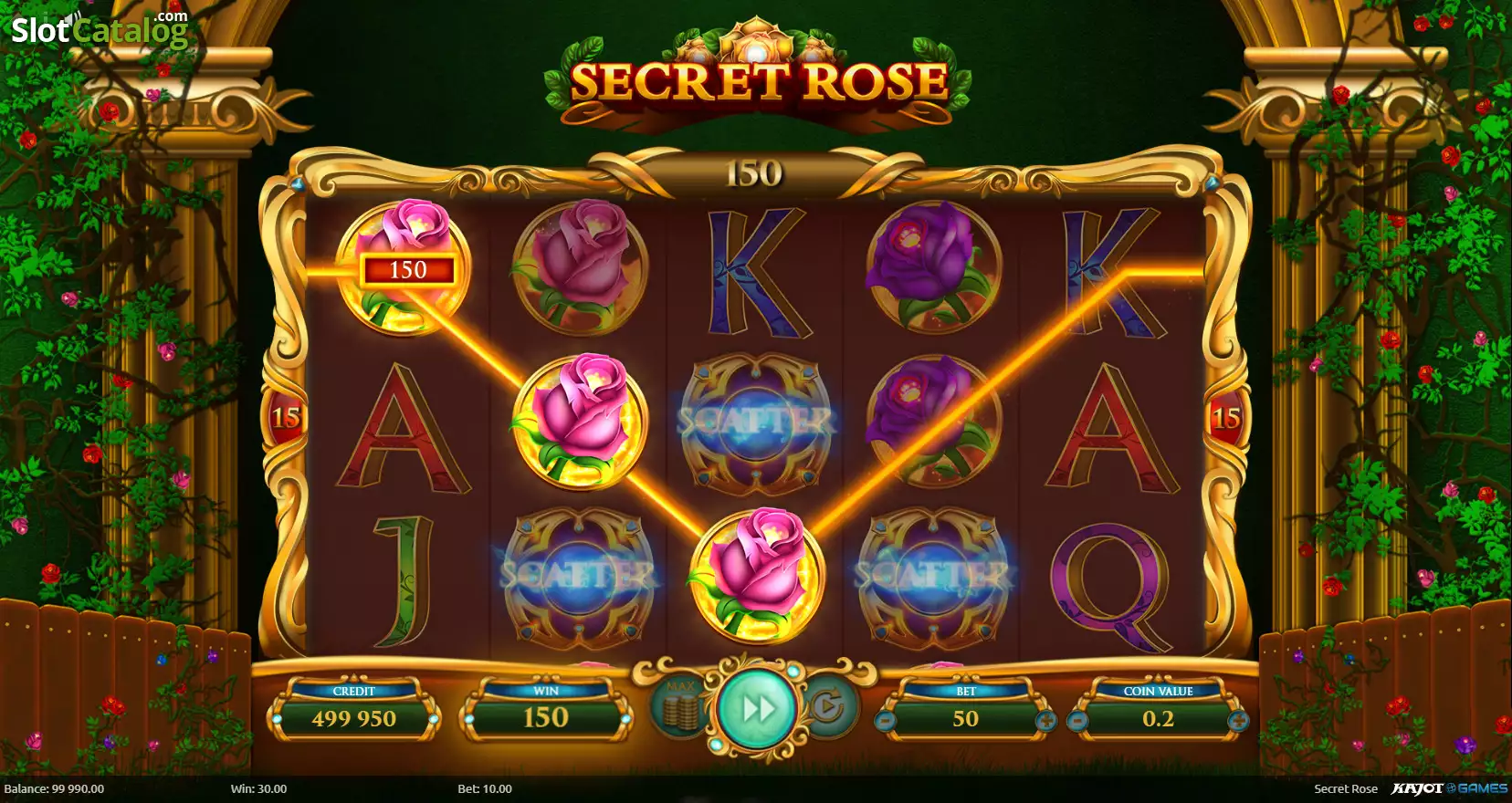Screen dimensions: 1512x803
Task: Activate the Max bet coin-stack button
Action: click(680, 707)
